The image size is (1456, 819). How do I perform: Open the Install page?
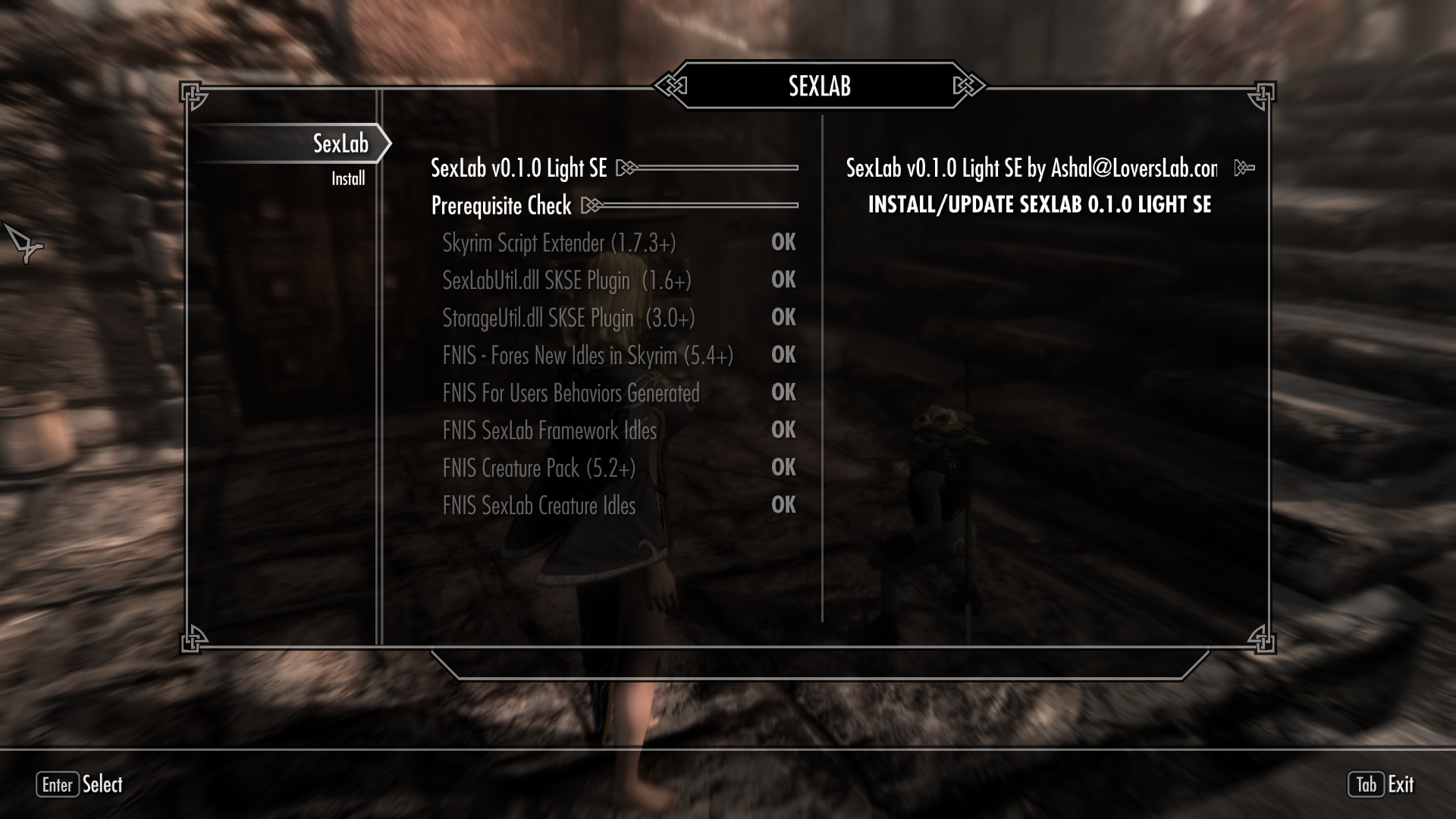[x=348, y=179]
